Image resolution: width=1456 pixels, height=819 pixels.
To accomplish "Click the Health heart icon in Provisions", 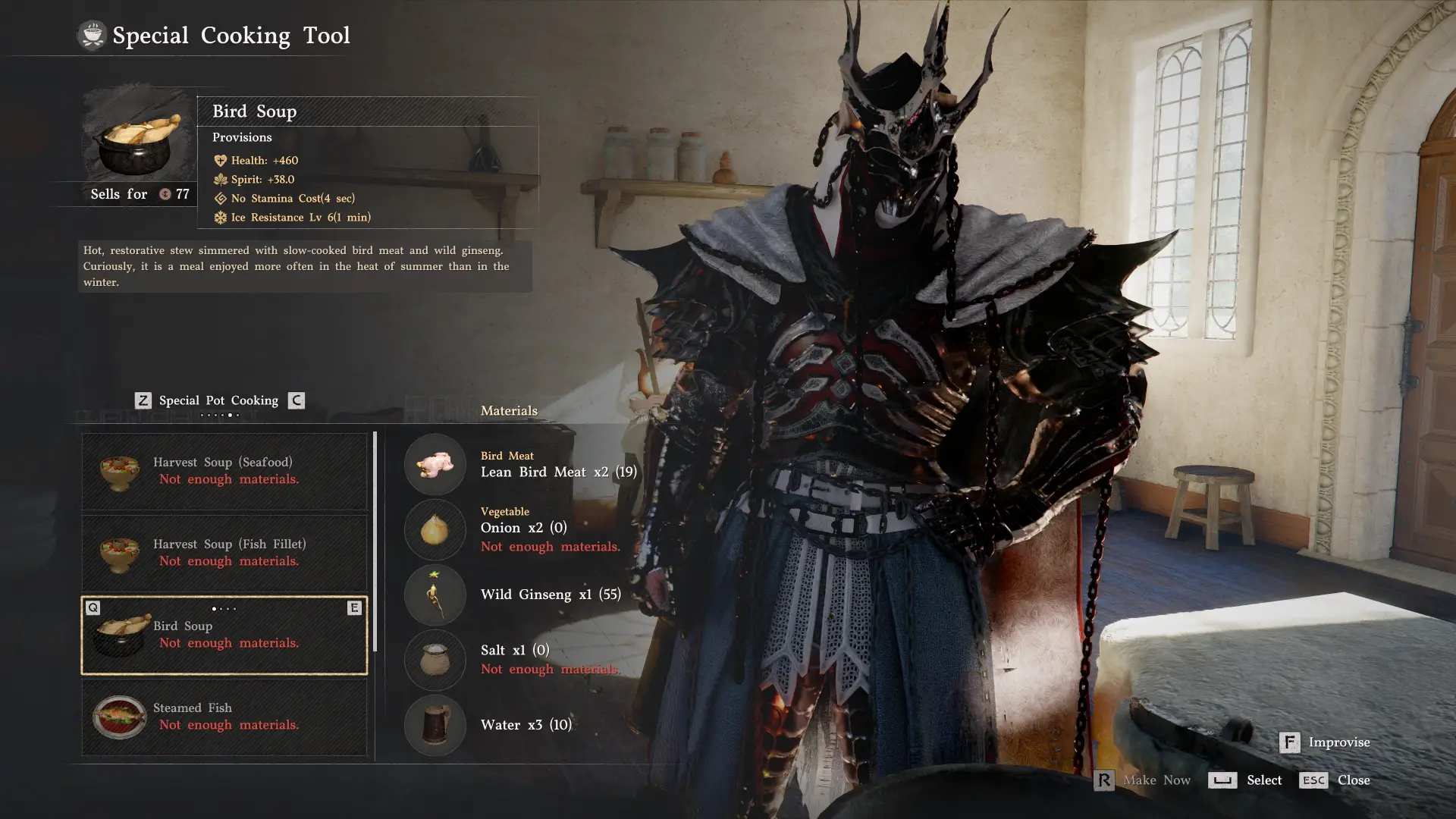I will tap(221, 160).
